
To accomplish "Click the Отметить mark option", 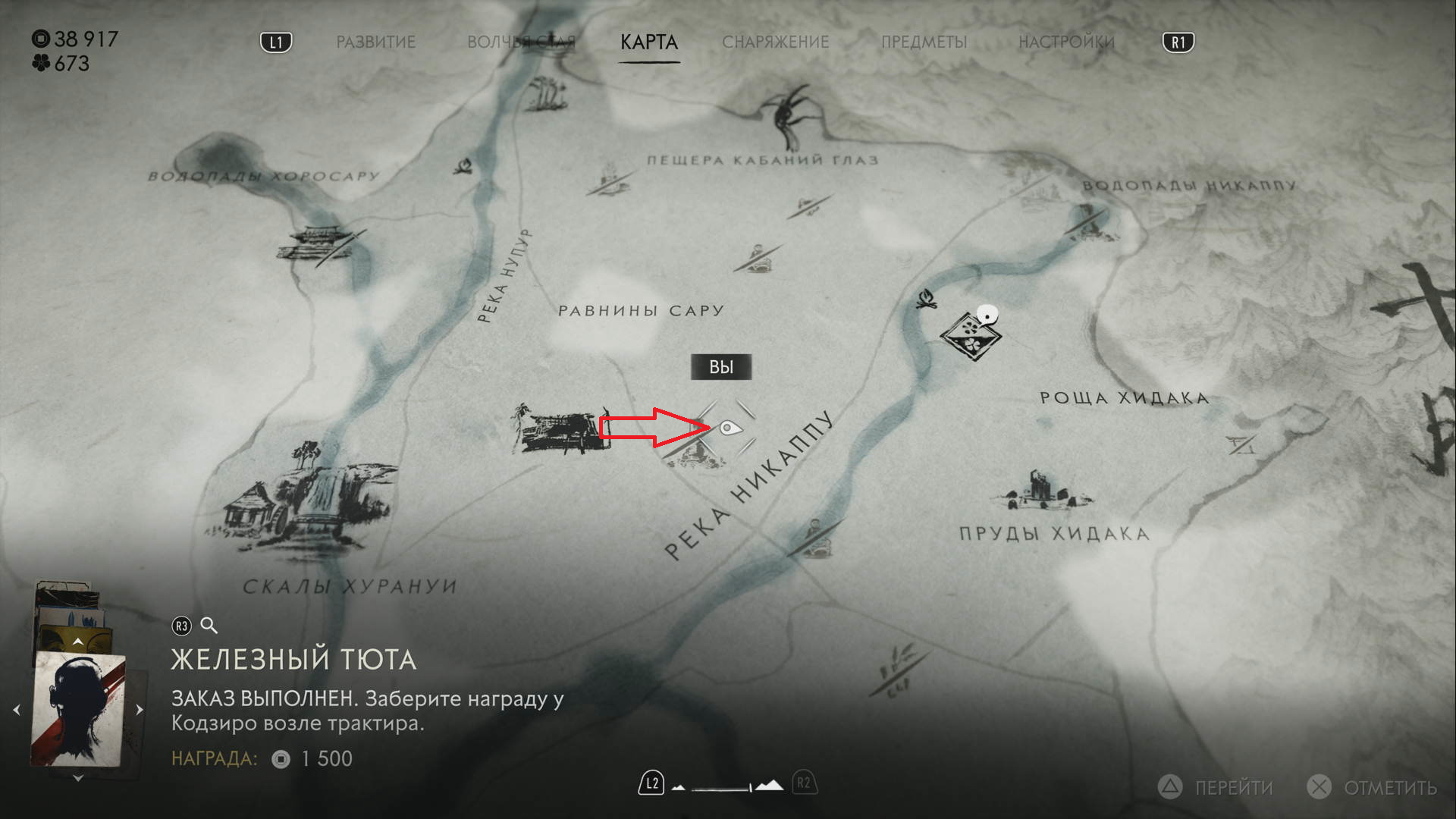I will pyautogui.click(x=1373, y=788).
